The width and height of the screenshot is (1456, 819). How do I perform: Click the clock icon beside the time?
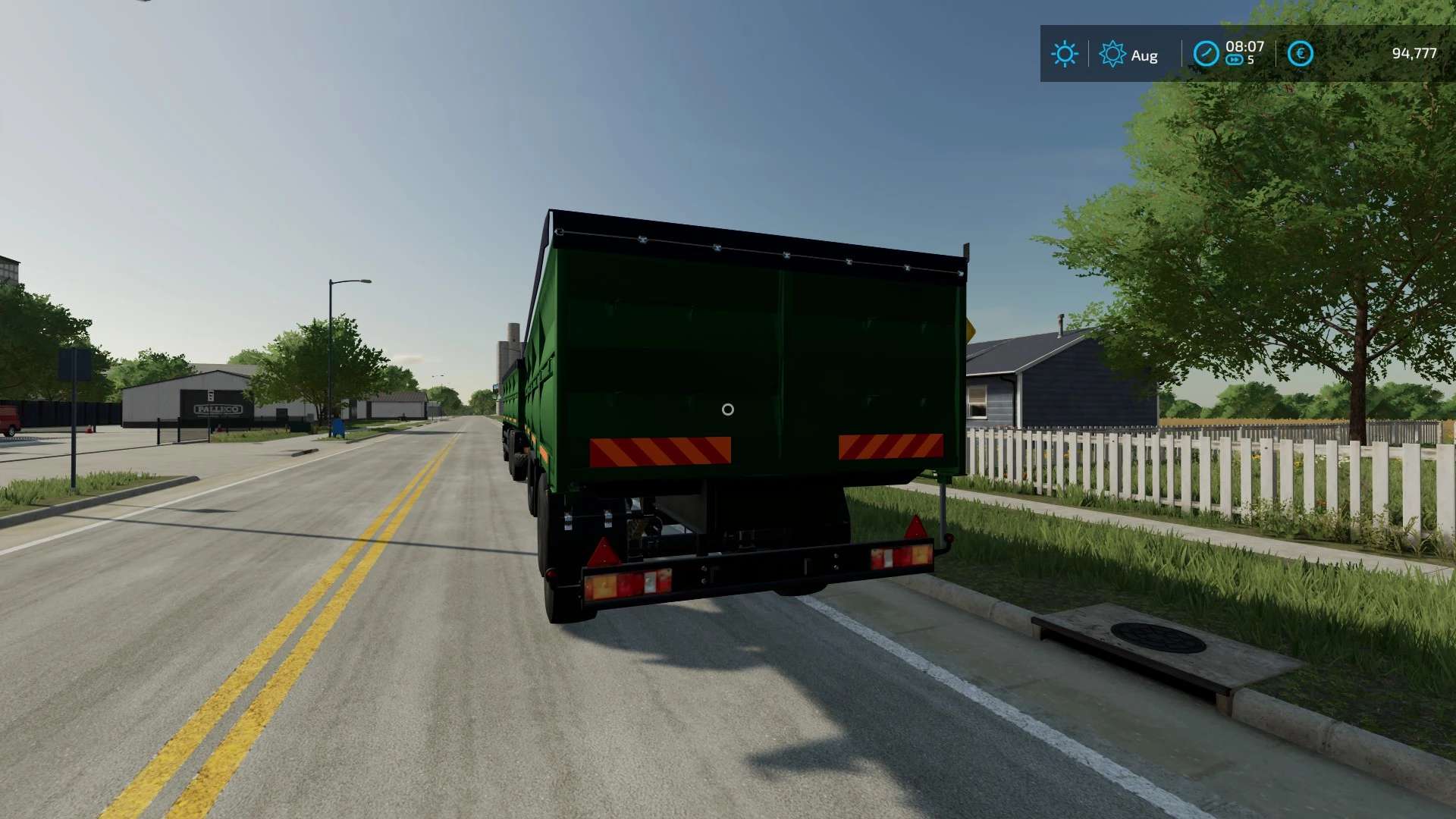coord(1206,54)
